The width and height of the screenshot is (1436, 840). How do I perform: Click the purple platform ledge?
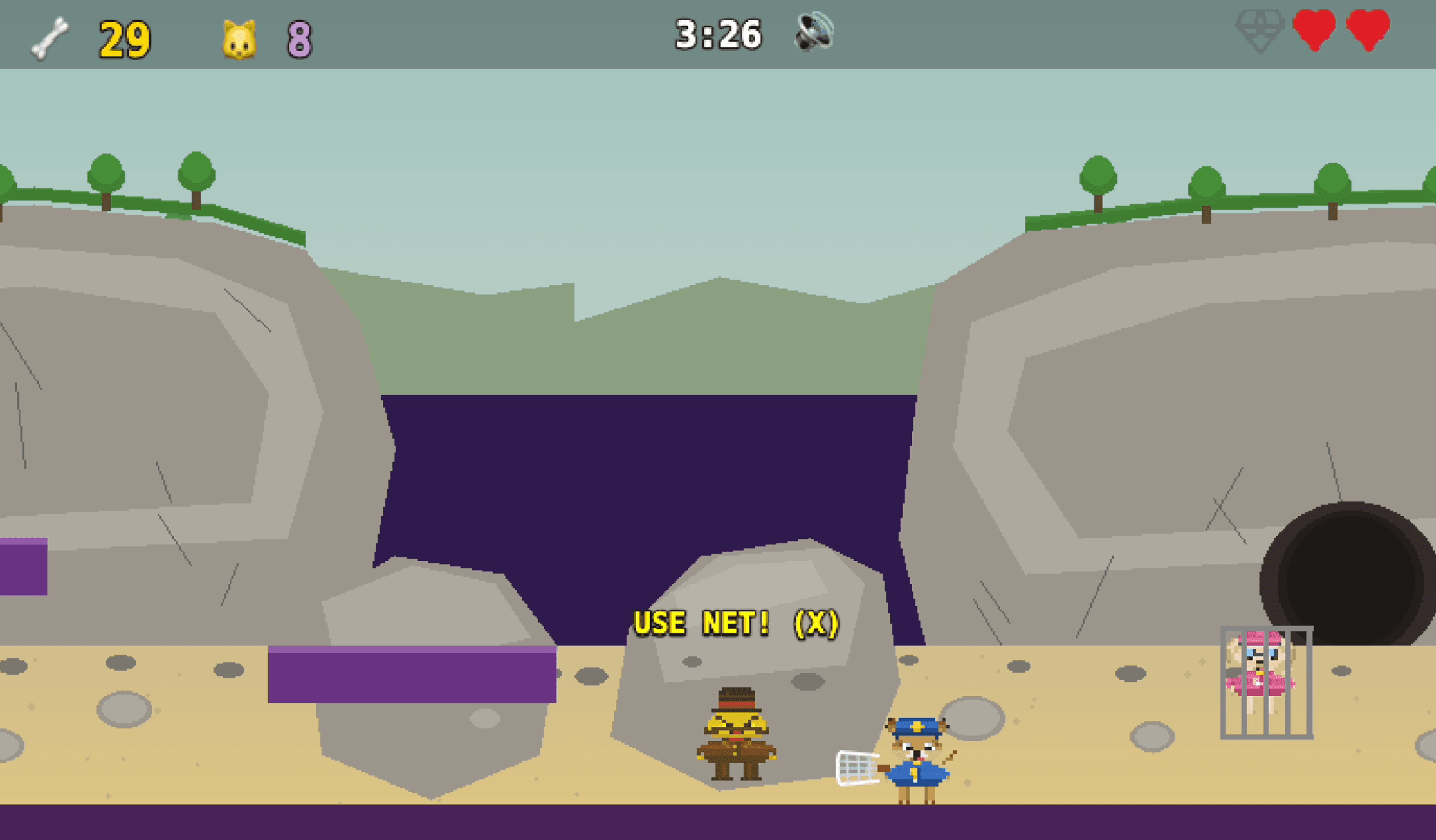[410, 675]
